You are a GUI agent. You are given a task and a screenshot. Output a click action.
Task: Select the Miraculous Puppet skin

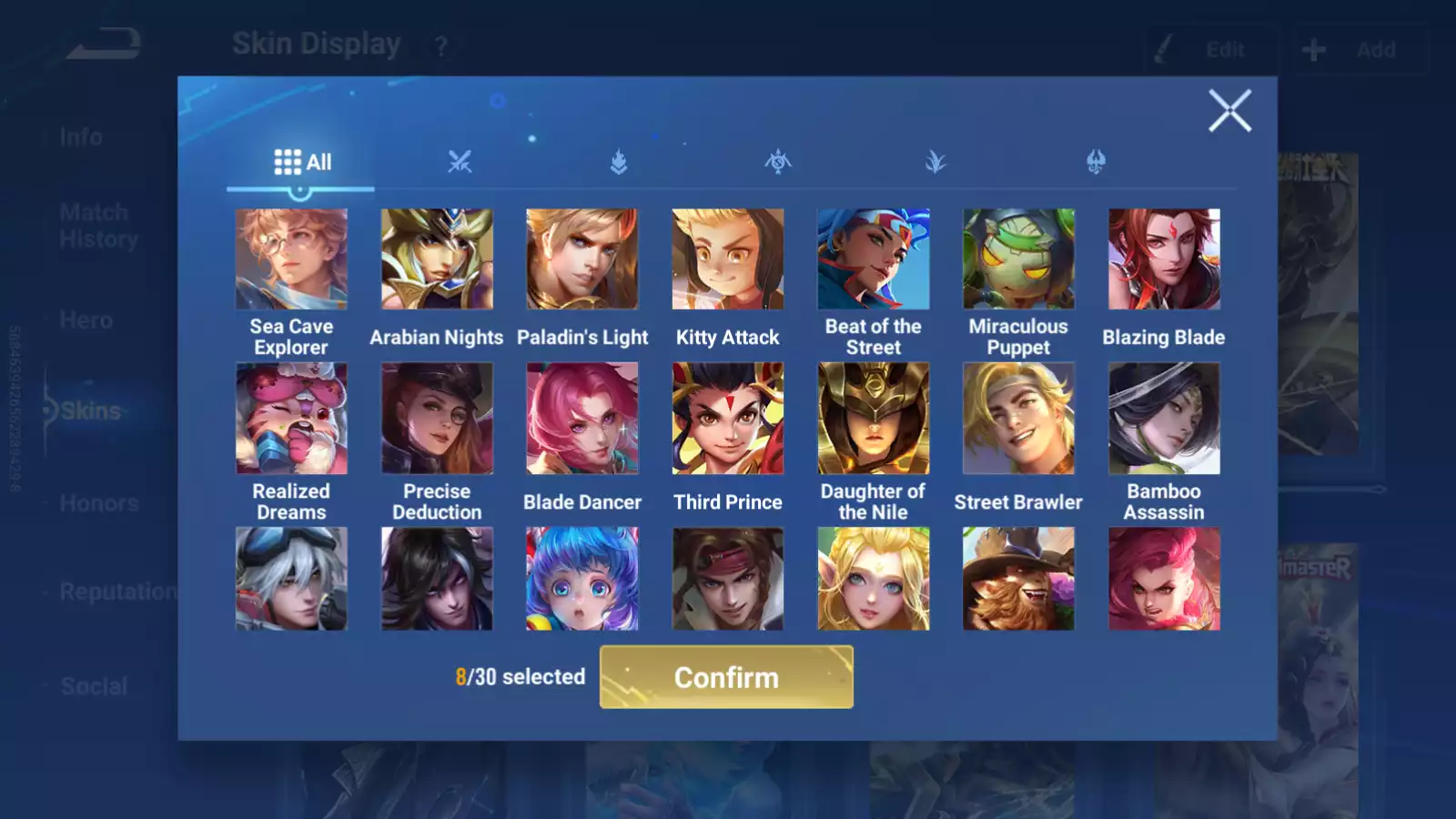tap(1018, 259)
